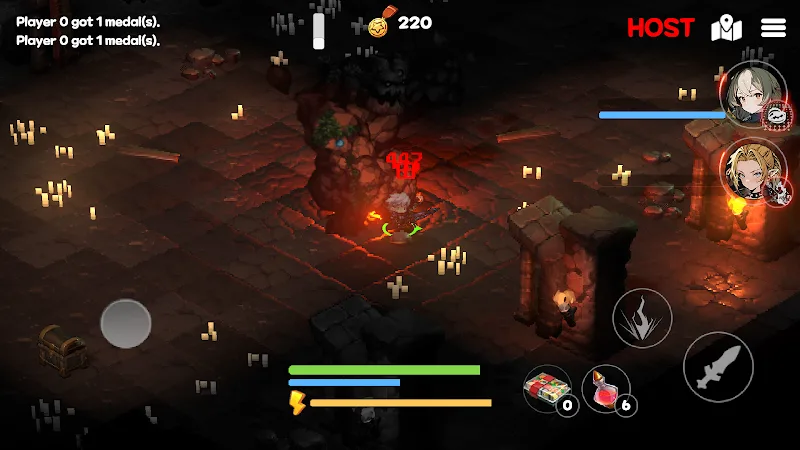Open the hamburger menu
The height and width of the screenshot is (450, 800).
pos(773,28)
